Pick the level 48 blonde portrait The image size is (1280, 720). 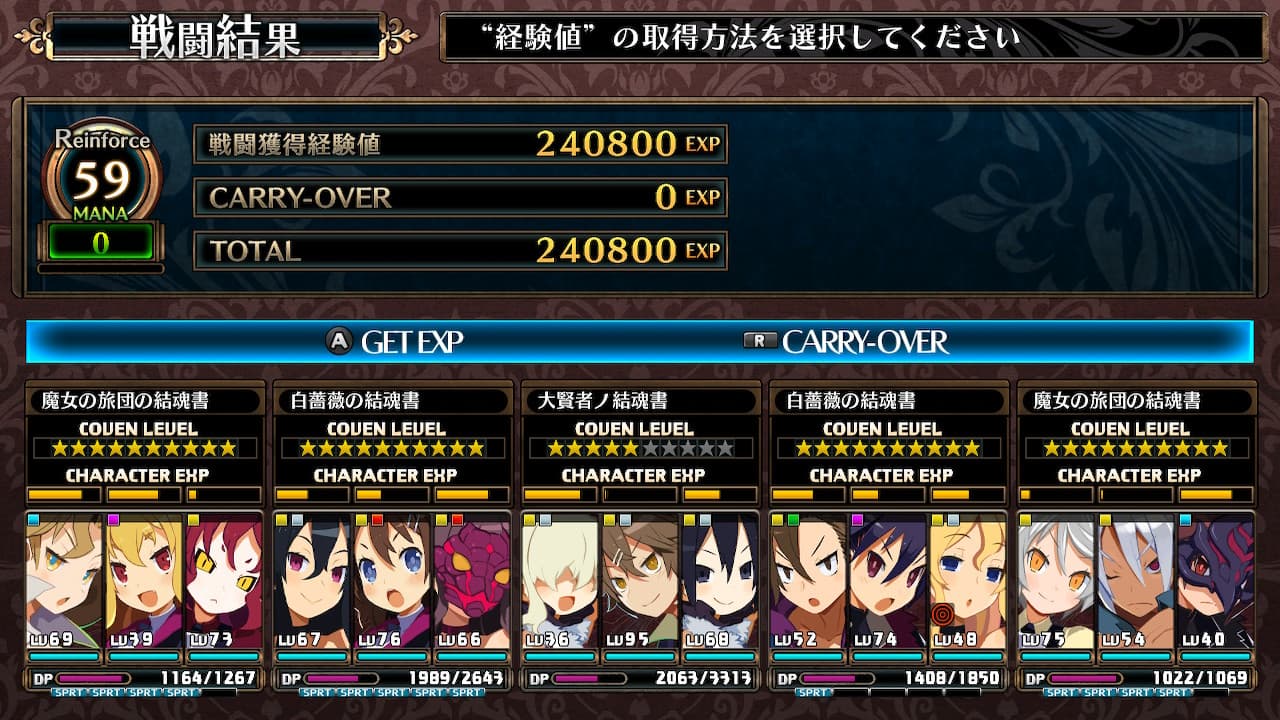click(x=967, y=580)
